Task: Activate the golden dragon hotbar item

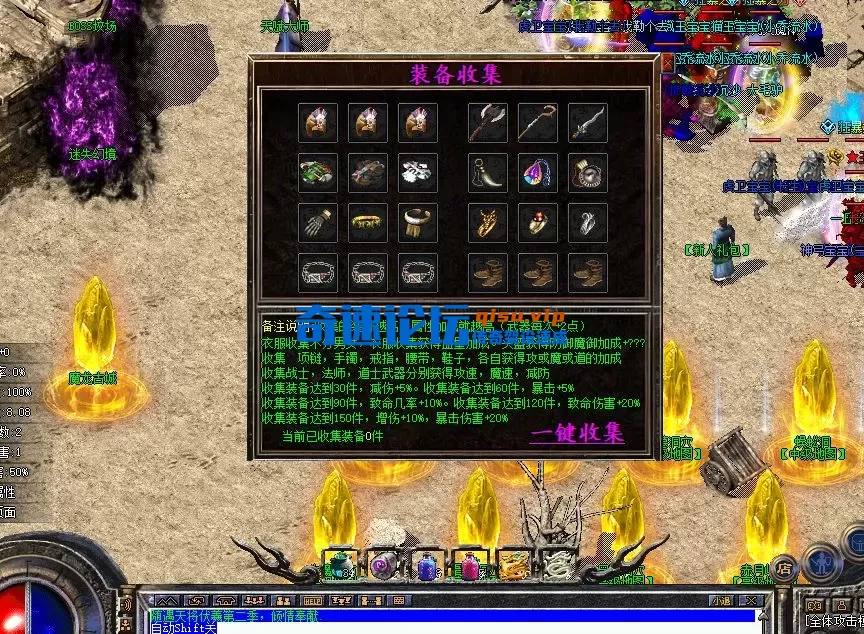Action: [513, 567]
